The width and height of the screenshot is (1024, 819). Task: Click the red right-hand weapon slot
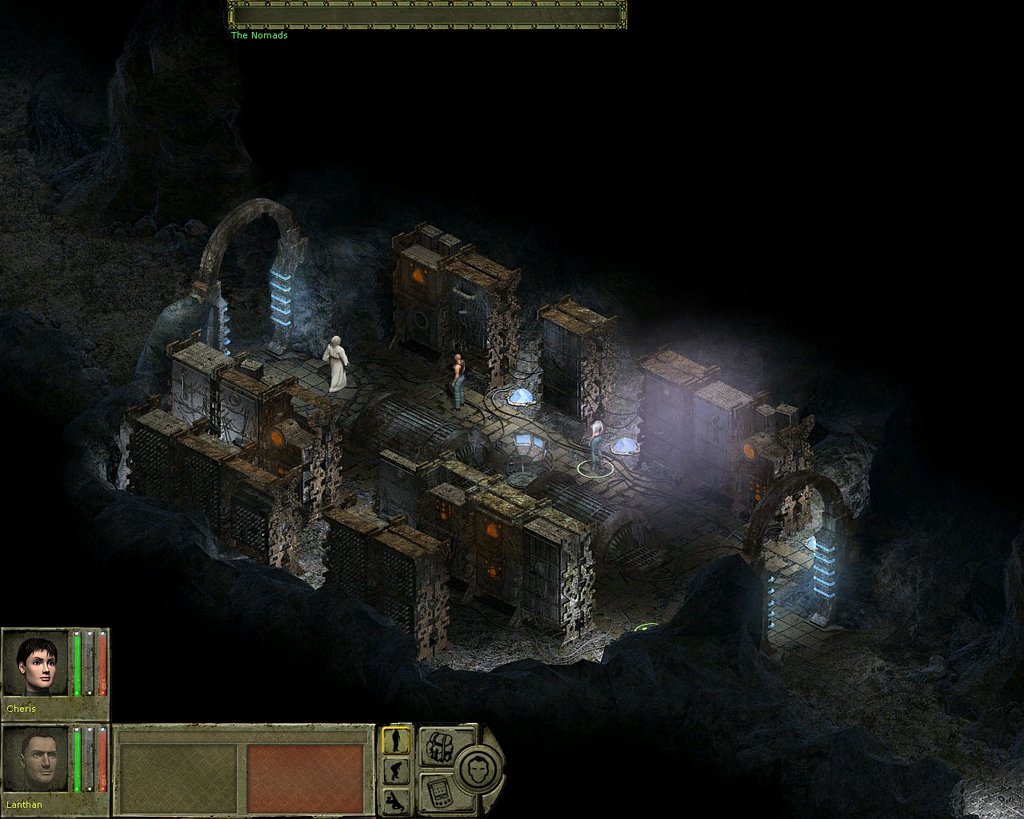point(305,778)
